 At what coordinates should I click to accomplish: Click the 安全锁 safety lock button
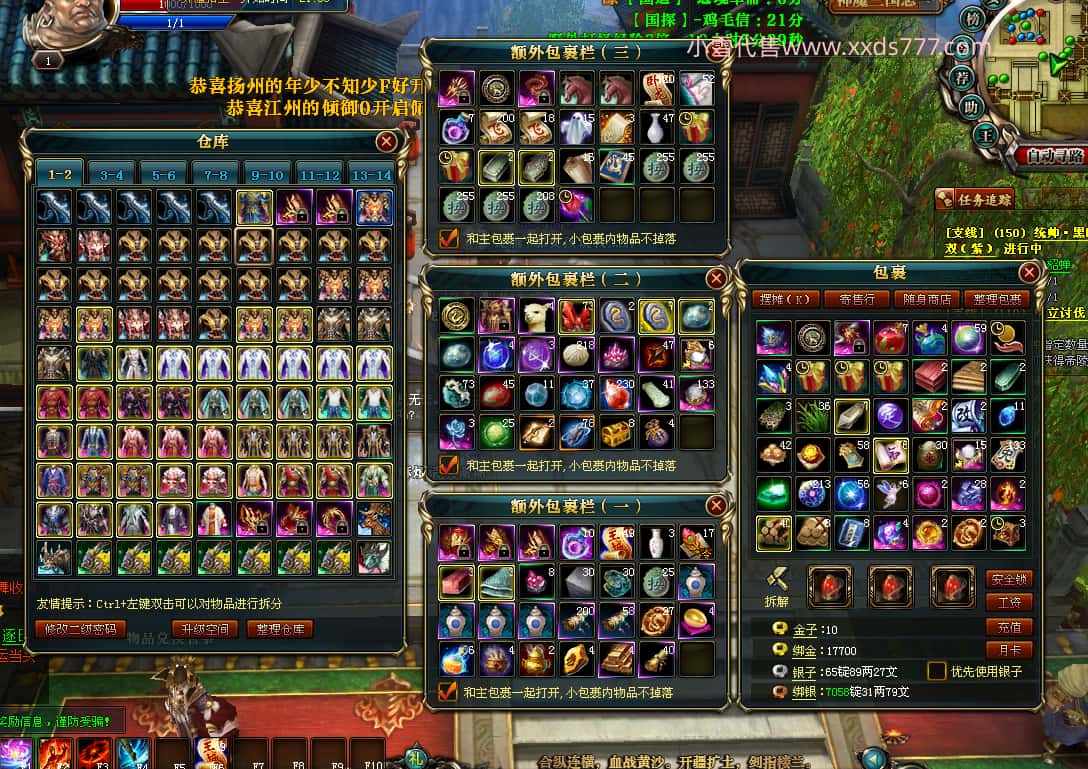[x=1008, y=579]
